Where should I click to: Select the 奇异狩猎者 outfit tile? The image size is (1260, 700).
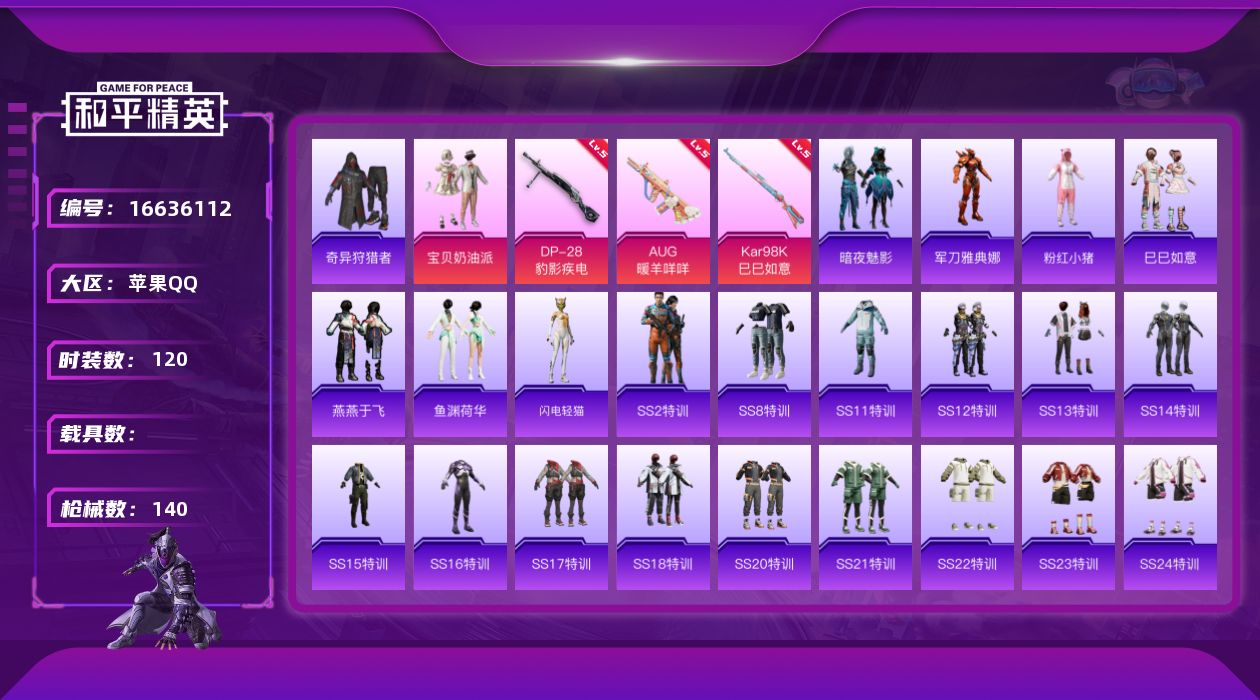[358, 211]
